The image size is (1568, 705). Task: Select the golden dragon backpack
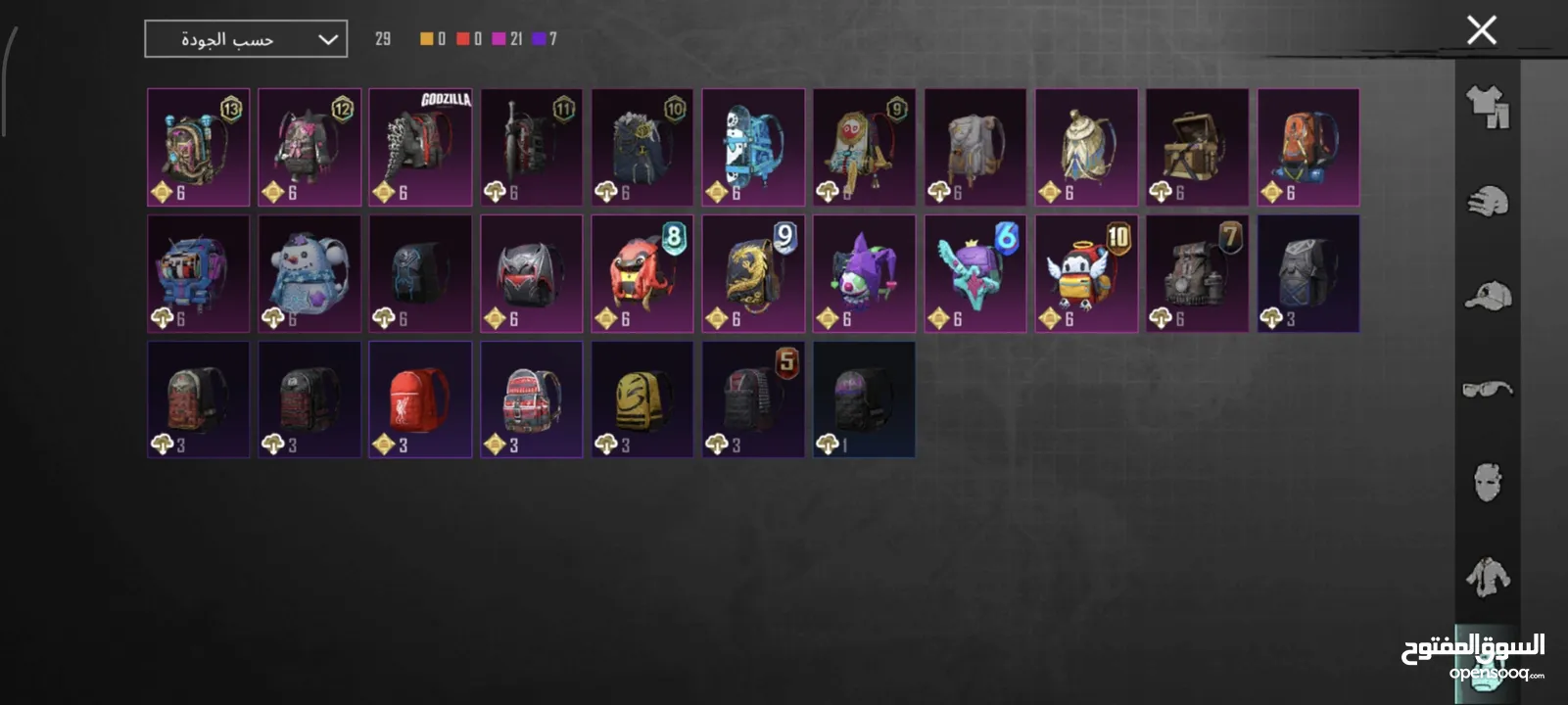[x=753, y=273]
